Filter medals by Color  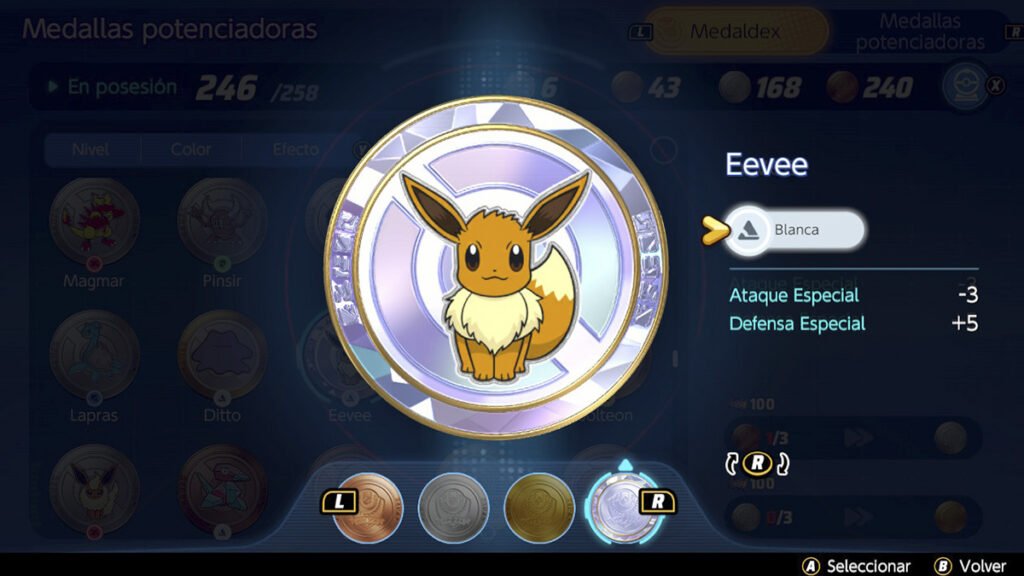tap(190, 150)
